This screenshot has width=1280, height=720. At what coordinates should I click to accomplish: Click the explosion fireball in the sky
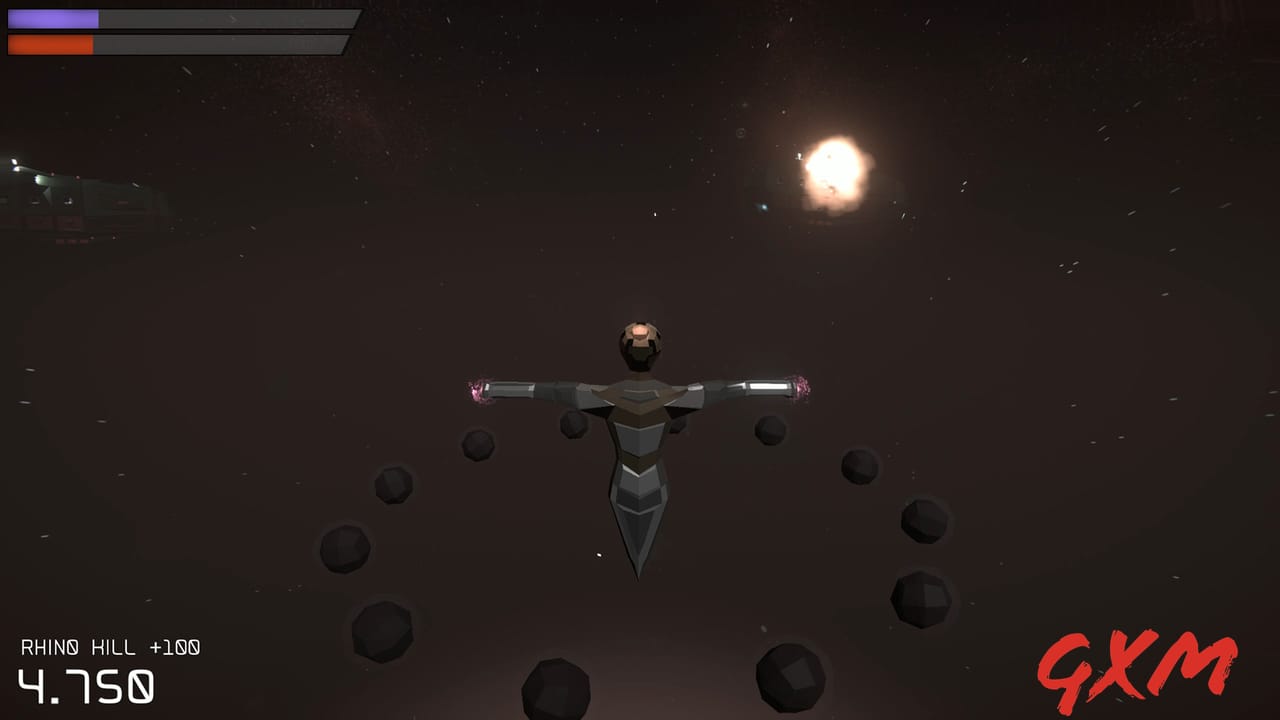838,173
